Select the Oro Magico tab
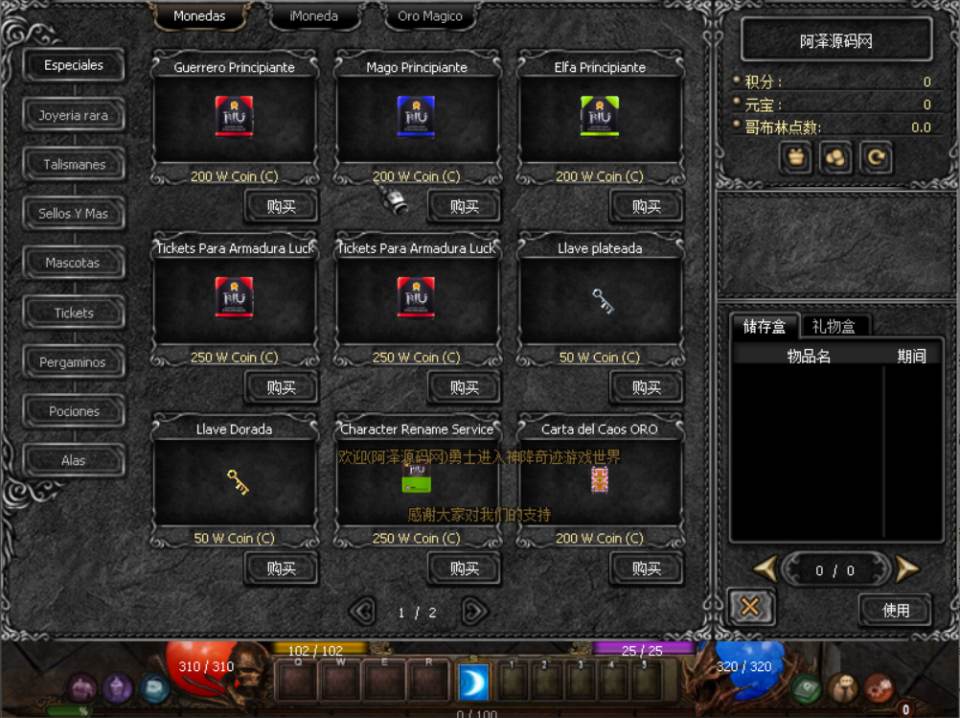This screenshot has height=718, width=960. point(429,16)
